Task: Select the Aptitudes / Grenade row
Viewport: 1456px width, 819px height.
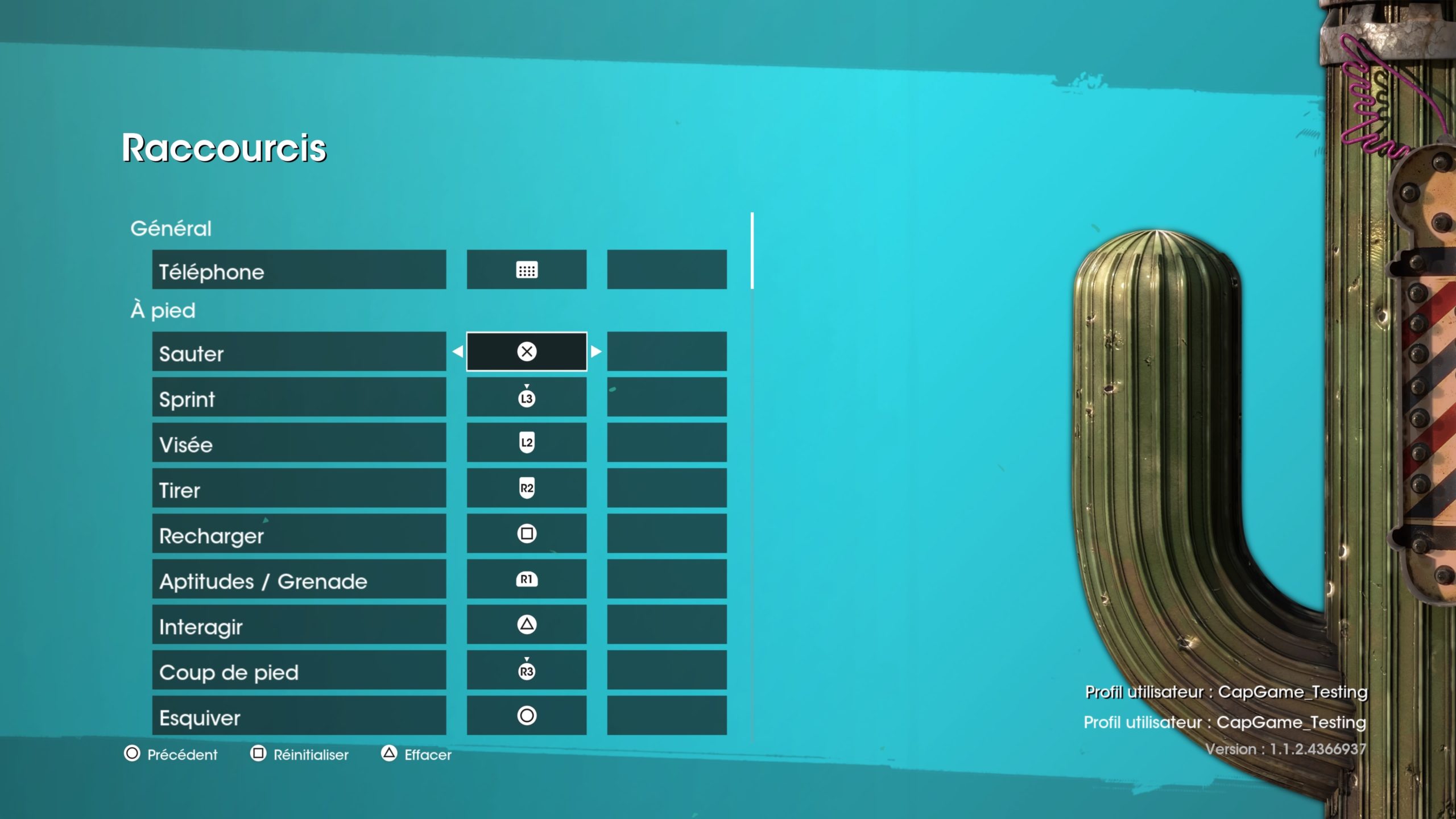Action: (x=299, y=579)
